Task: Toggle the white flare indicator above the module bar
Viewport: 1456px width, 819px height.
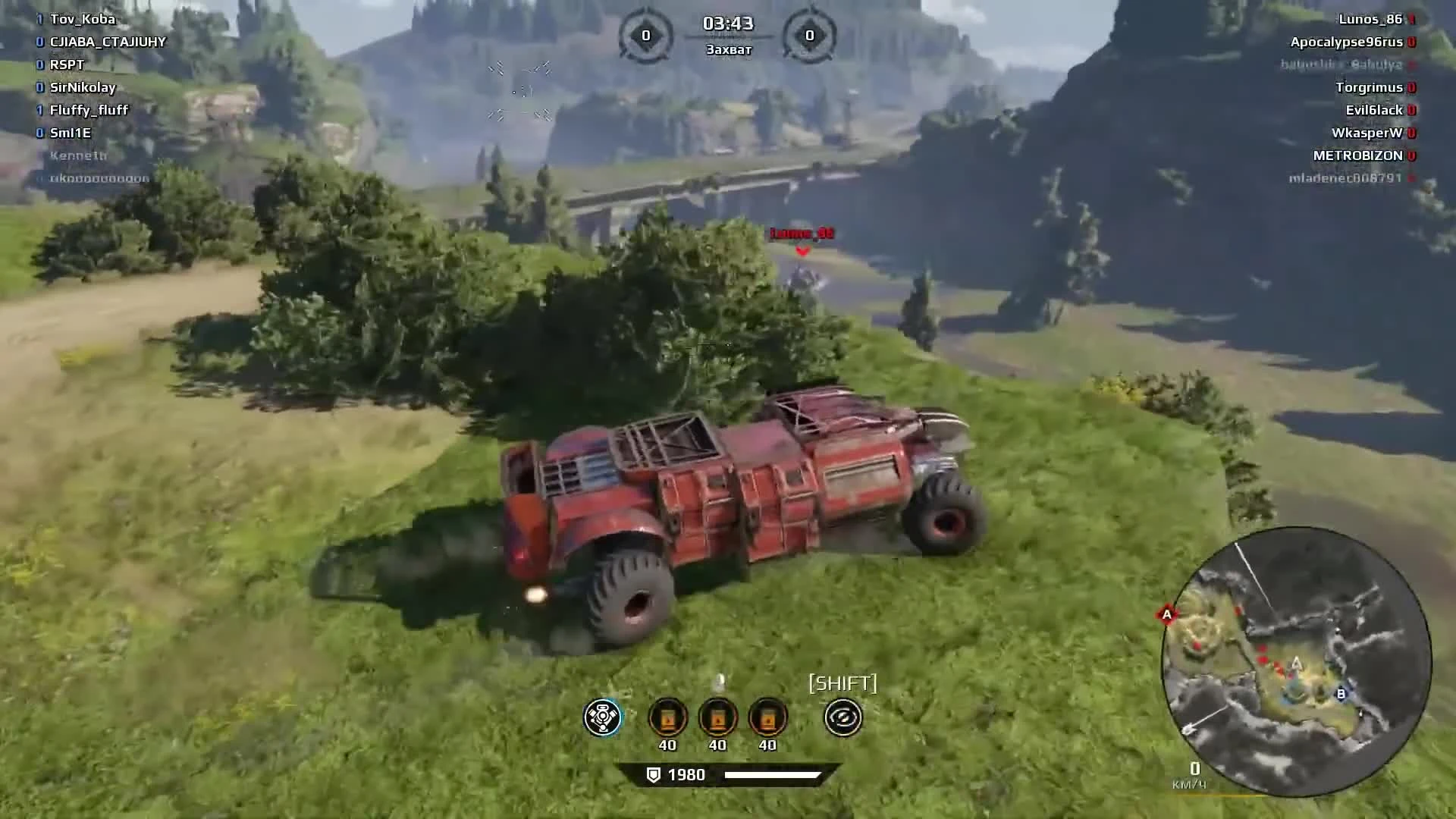Action: 720,681
